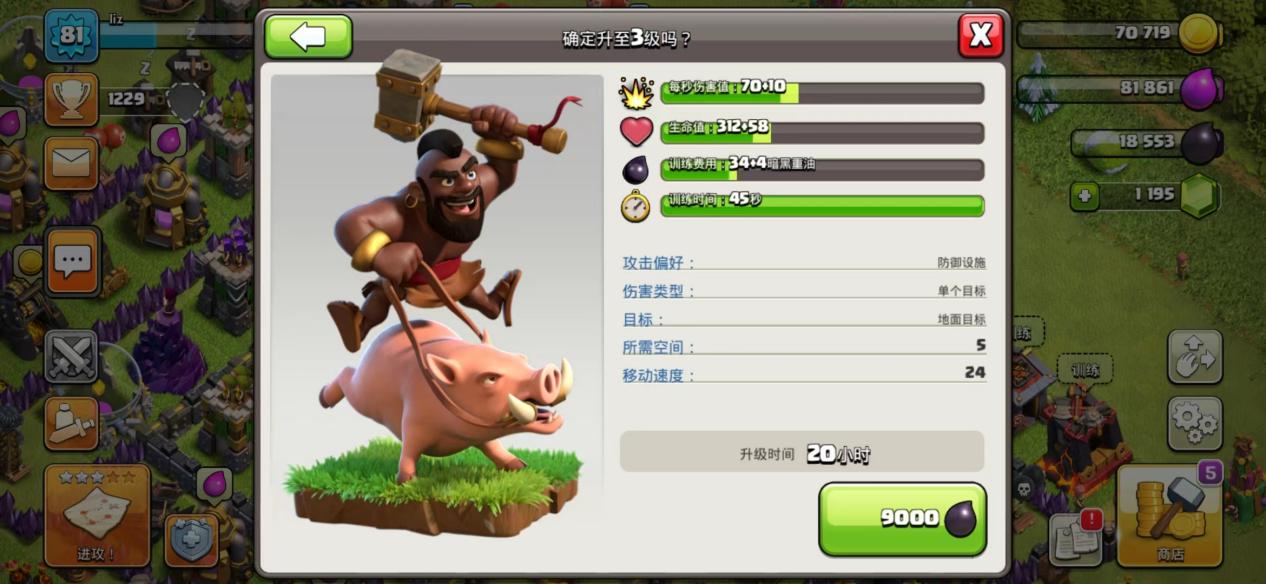Go back with the green arrow button

[308, 37]
